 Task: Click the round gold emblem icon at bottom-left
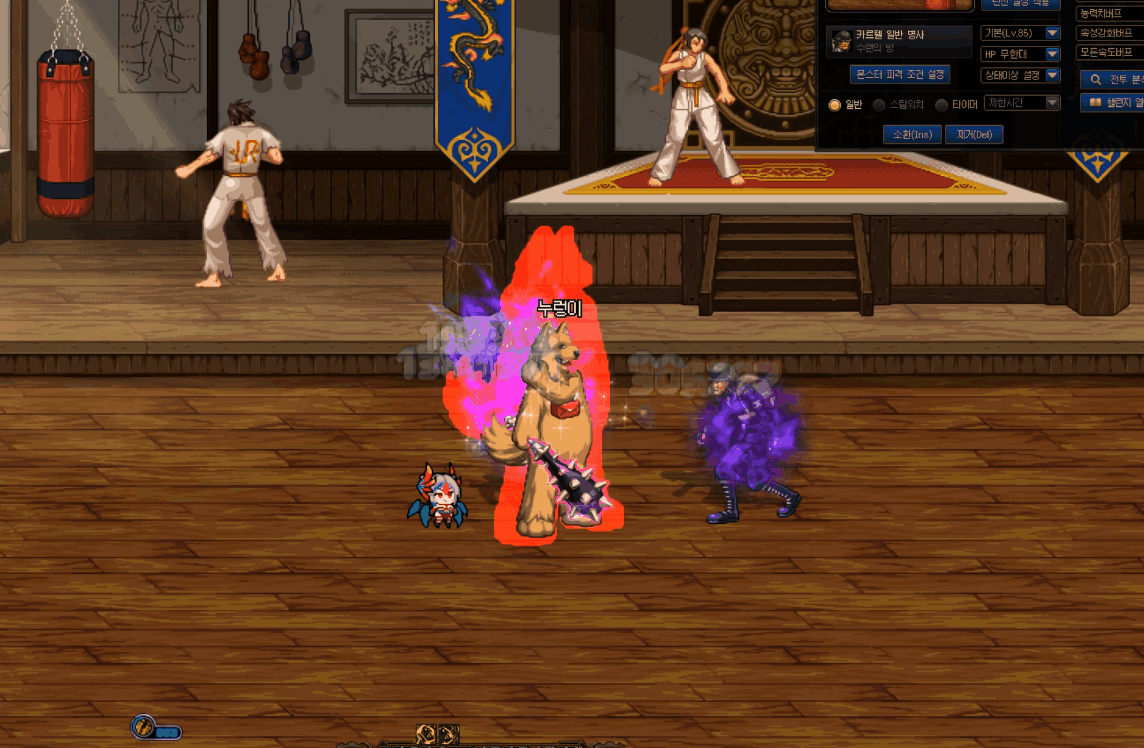click(143, 727)
